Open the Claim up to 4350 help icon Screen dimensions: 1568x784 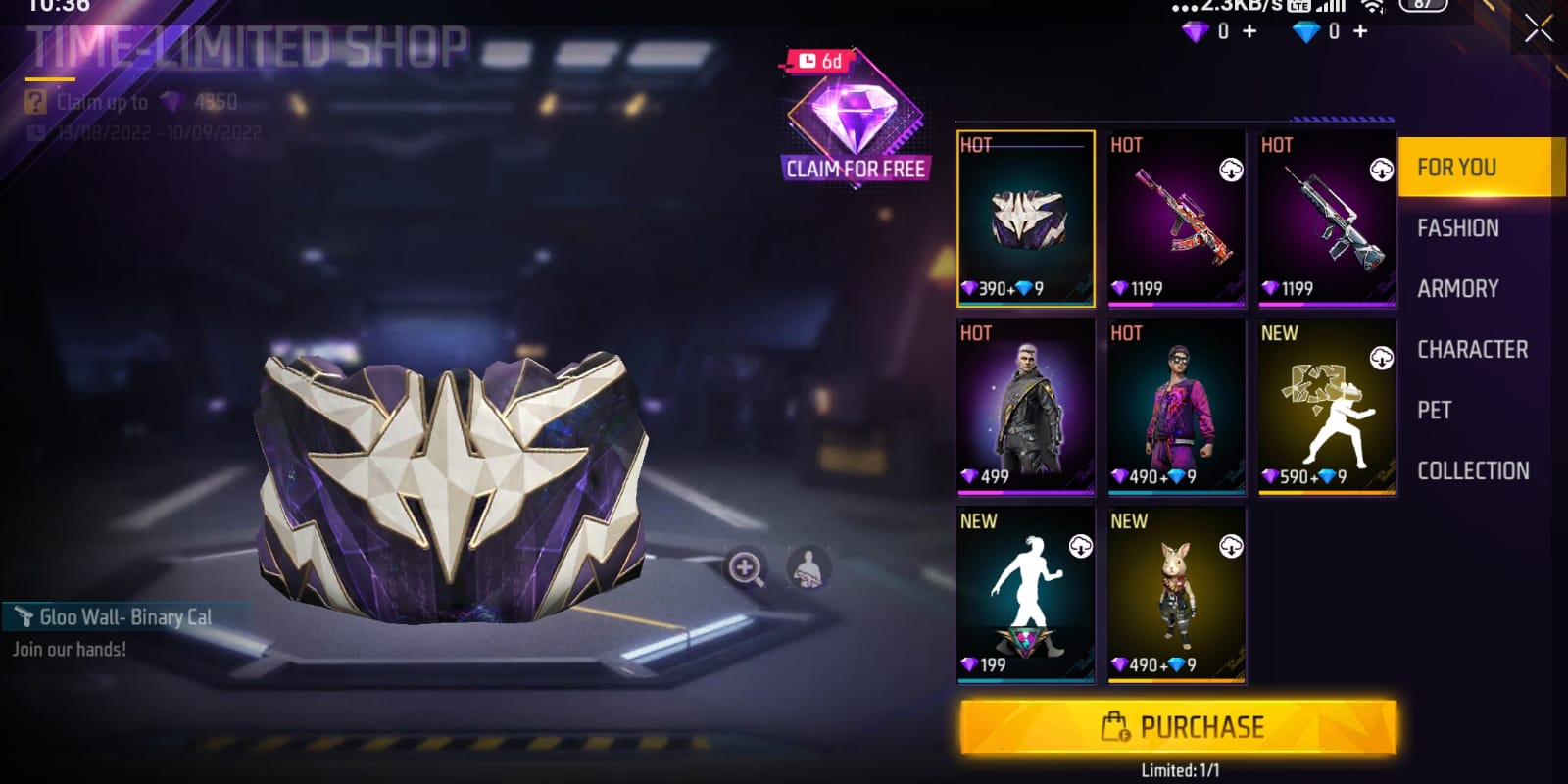point(36,102)
